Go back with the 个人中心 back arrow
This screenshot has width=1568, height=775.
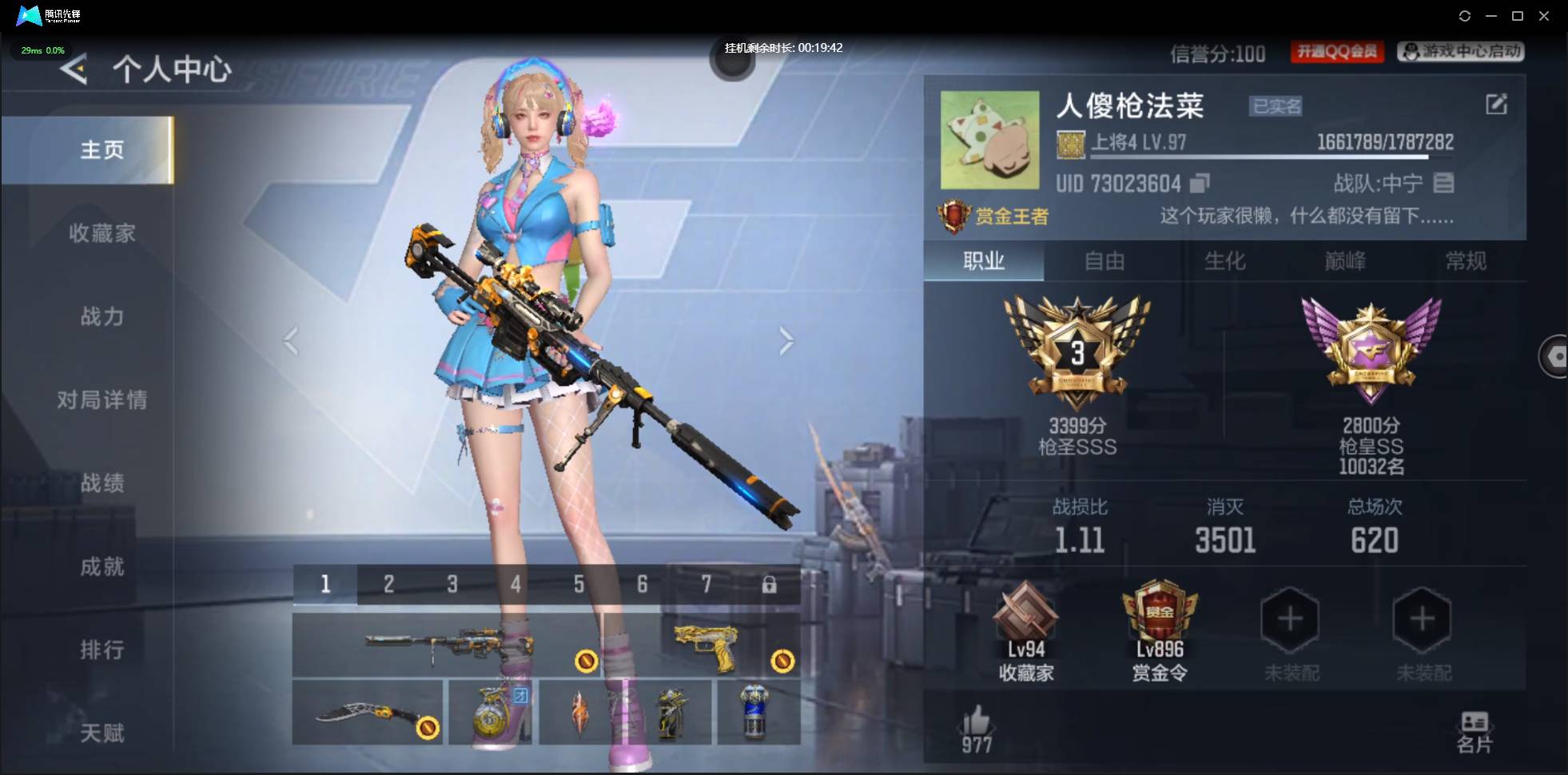[73, 70]
